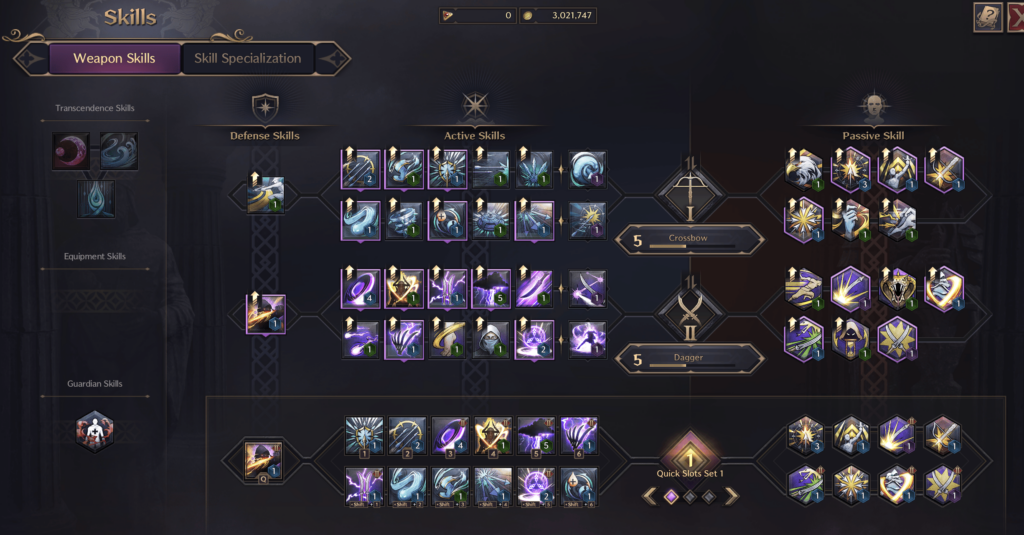Image resolution: width=1024 pixels, height=535 pixels.
Task: Open the help question mark button
Action: tap(987, 17)
